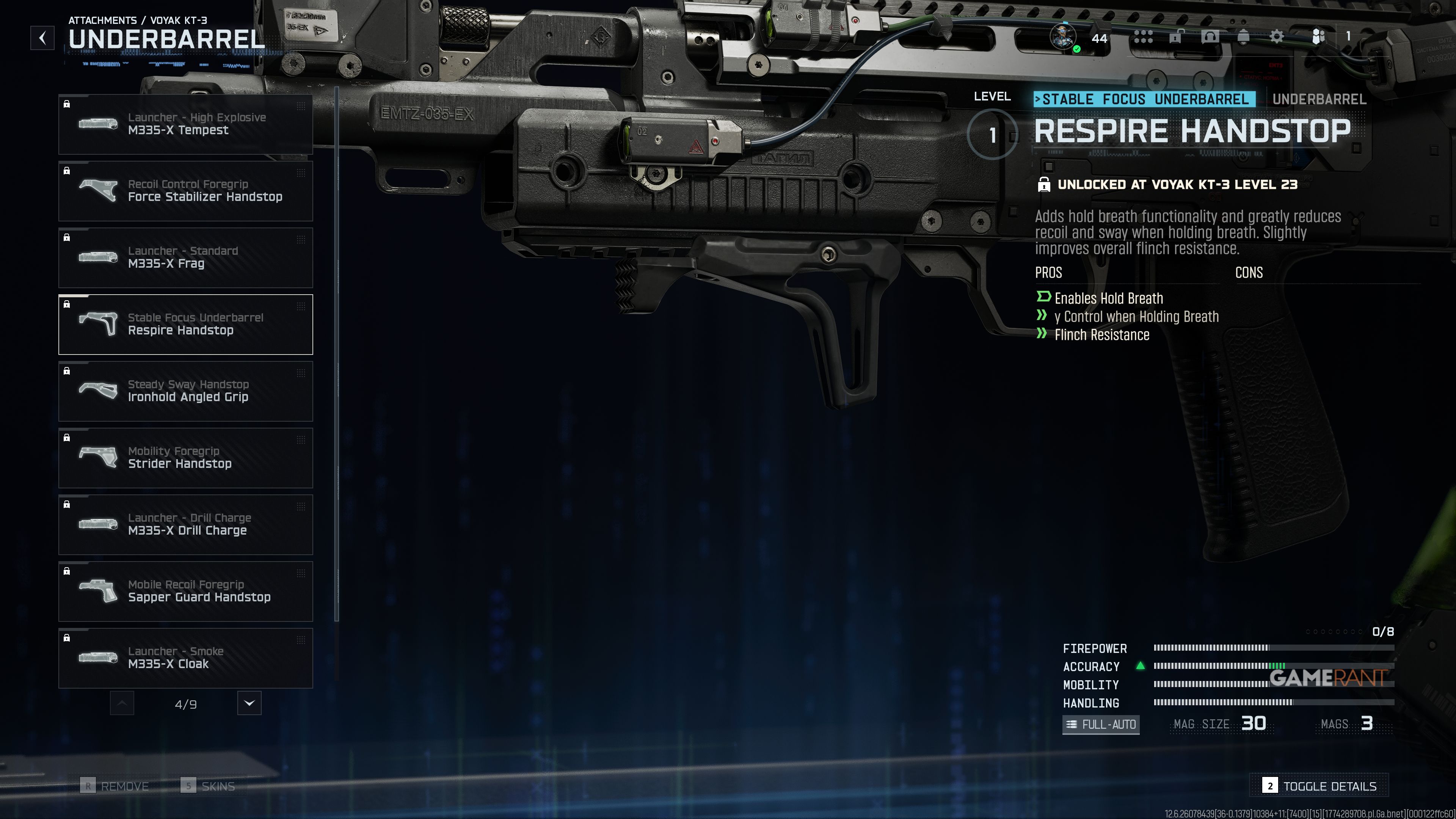This screenshot has height=819, width=1456.
Task: Click the up arrow to previous attachment
Action: 122,703
